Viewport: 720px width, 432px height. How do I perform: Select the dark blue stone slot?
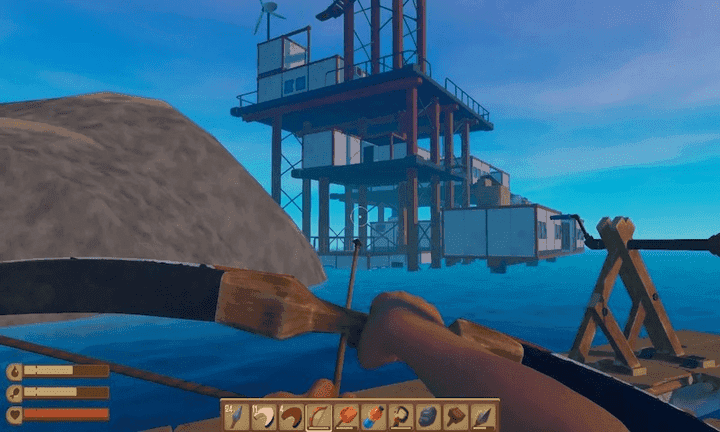[x=429, y=416]
